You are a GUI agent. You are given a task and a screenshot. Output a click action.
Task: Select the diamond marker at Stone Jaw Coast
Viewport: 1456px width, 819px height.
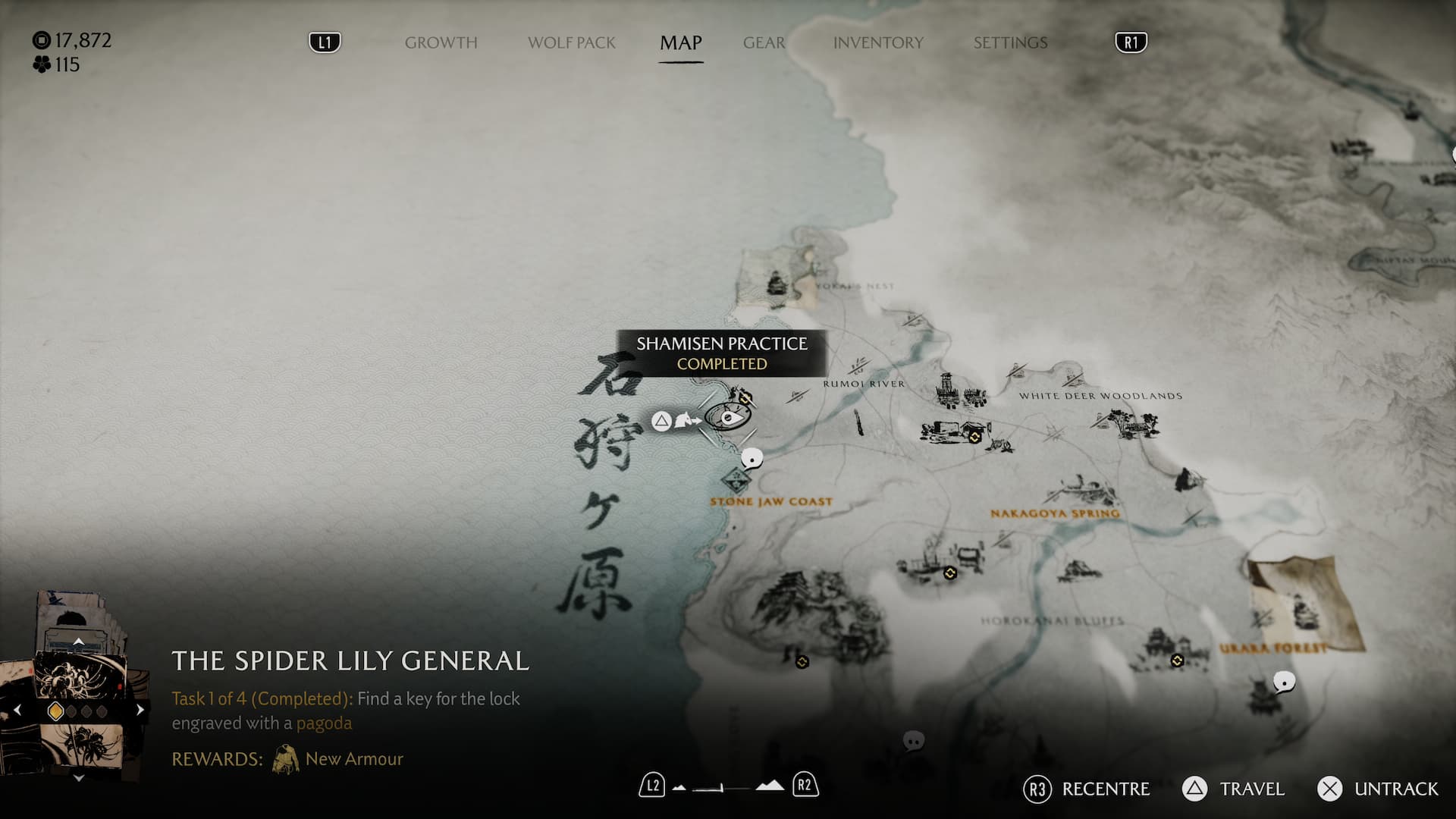tap(735, 479)
